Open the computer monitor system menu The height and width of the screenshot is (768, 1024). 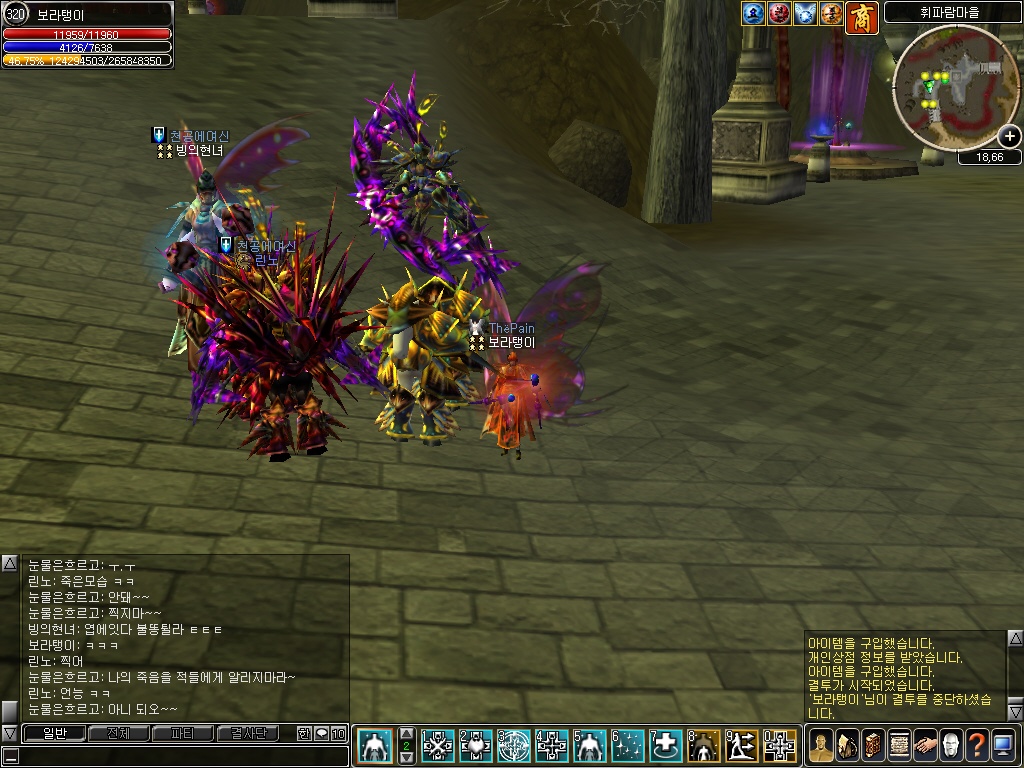click(1003, 745)
